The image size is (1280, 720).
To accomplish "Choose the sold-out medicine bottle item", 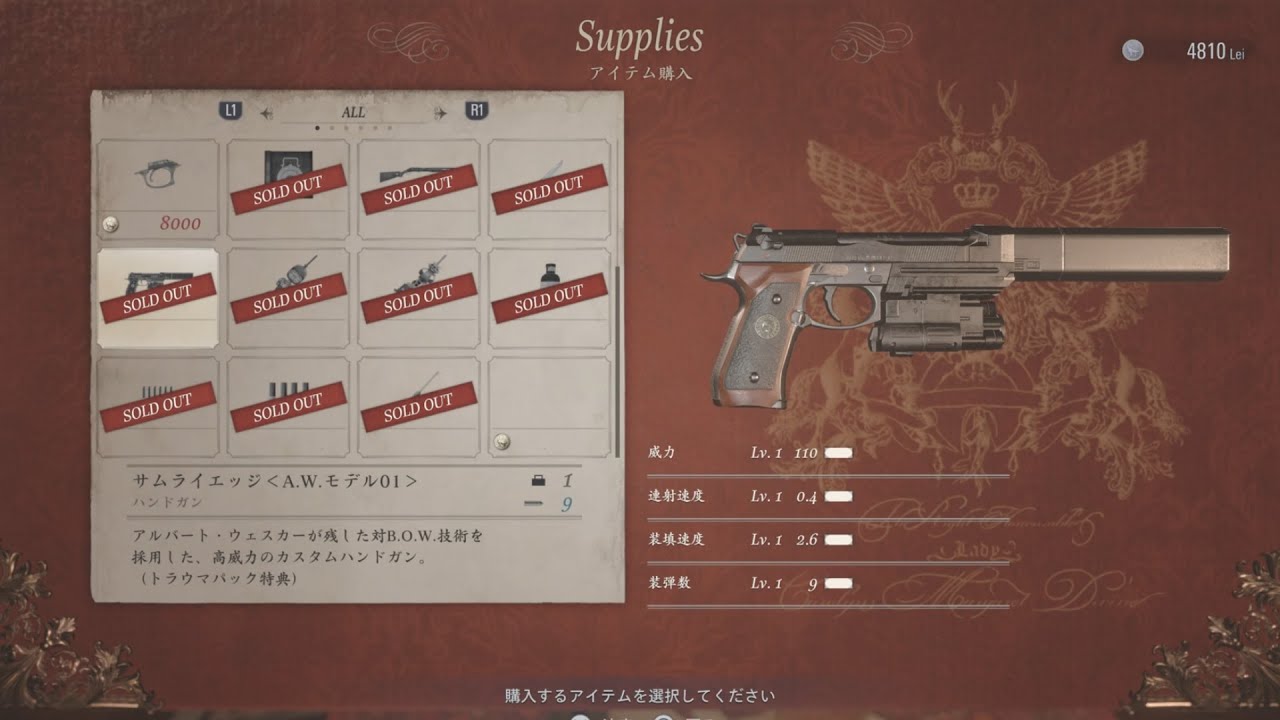I will (x=549, y=297).
